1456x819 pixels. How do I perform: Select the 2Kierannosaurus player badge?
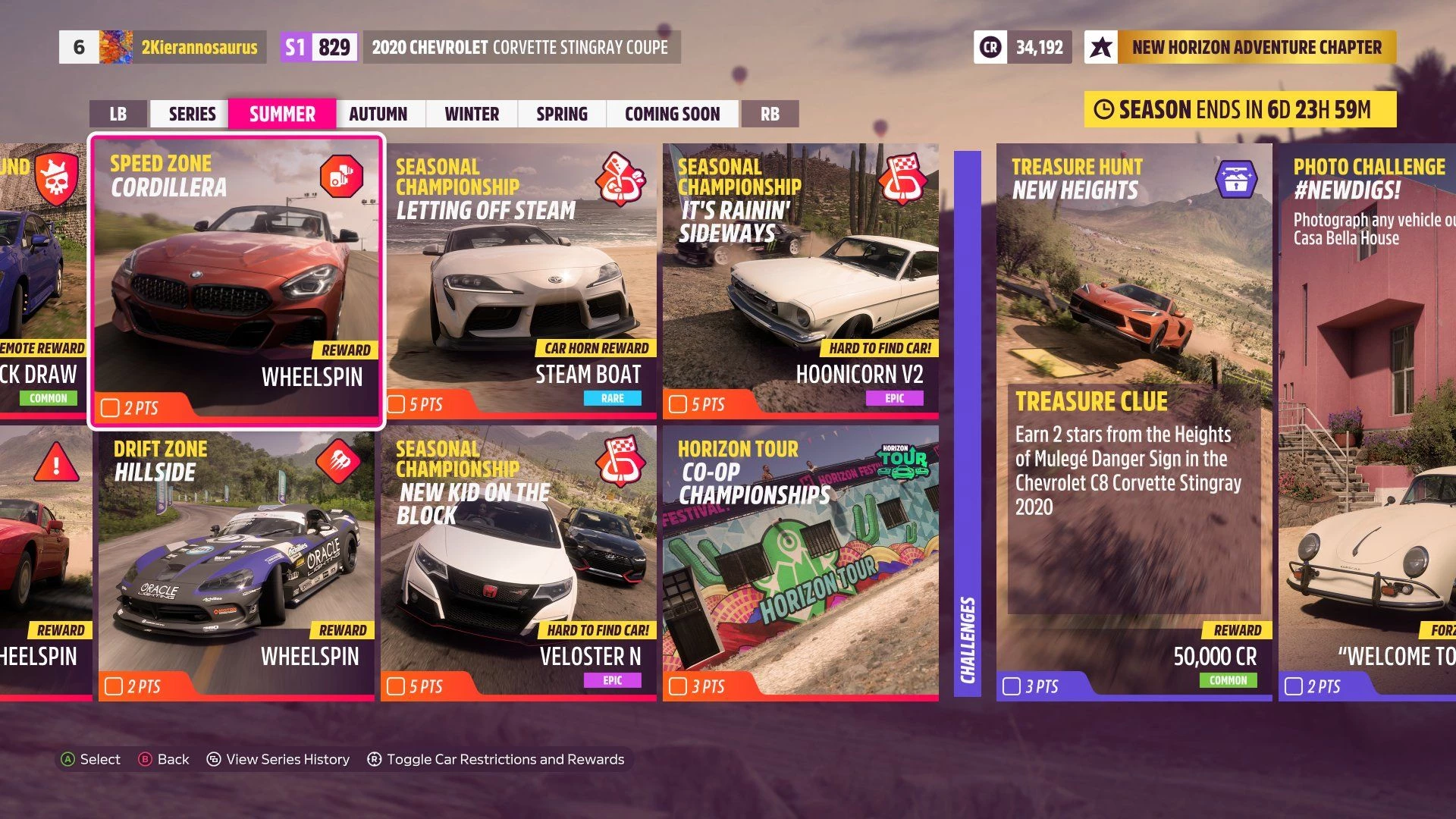[199, 47]
